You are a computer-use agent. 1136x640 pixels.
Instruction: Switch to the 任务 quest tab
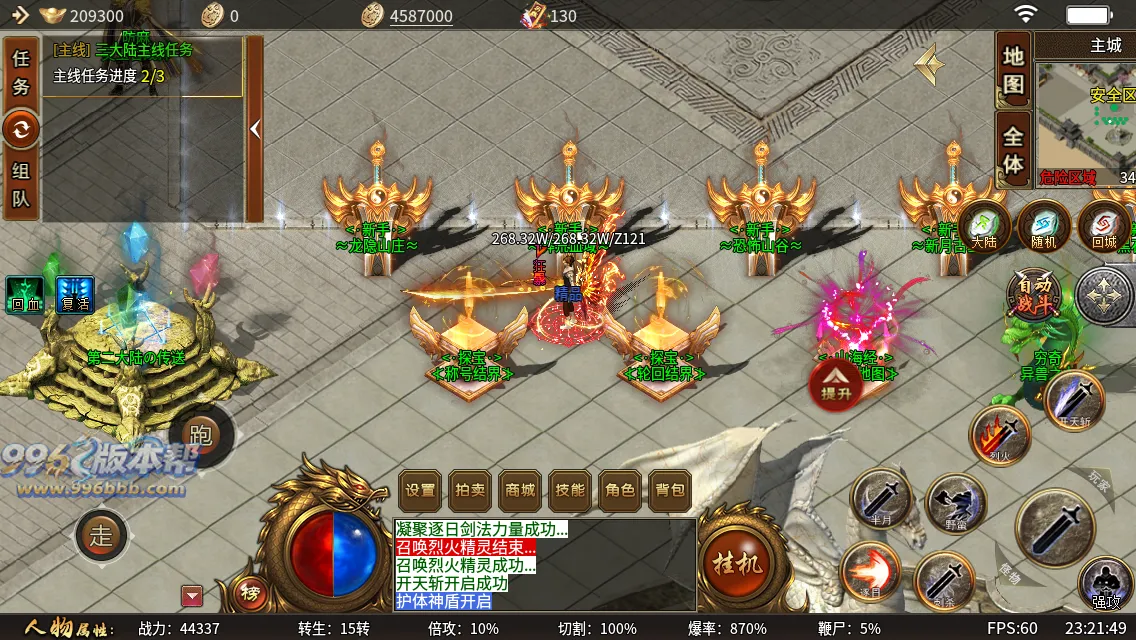click(x=21, y=72)
